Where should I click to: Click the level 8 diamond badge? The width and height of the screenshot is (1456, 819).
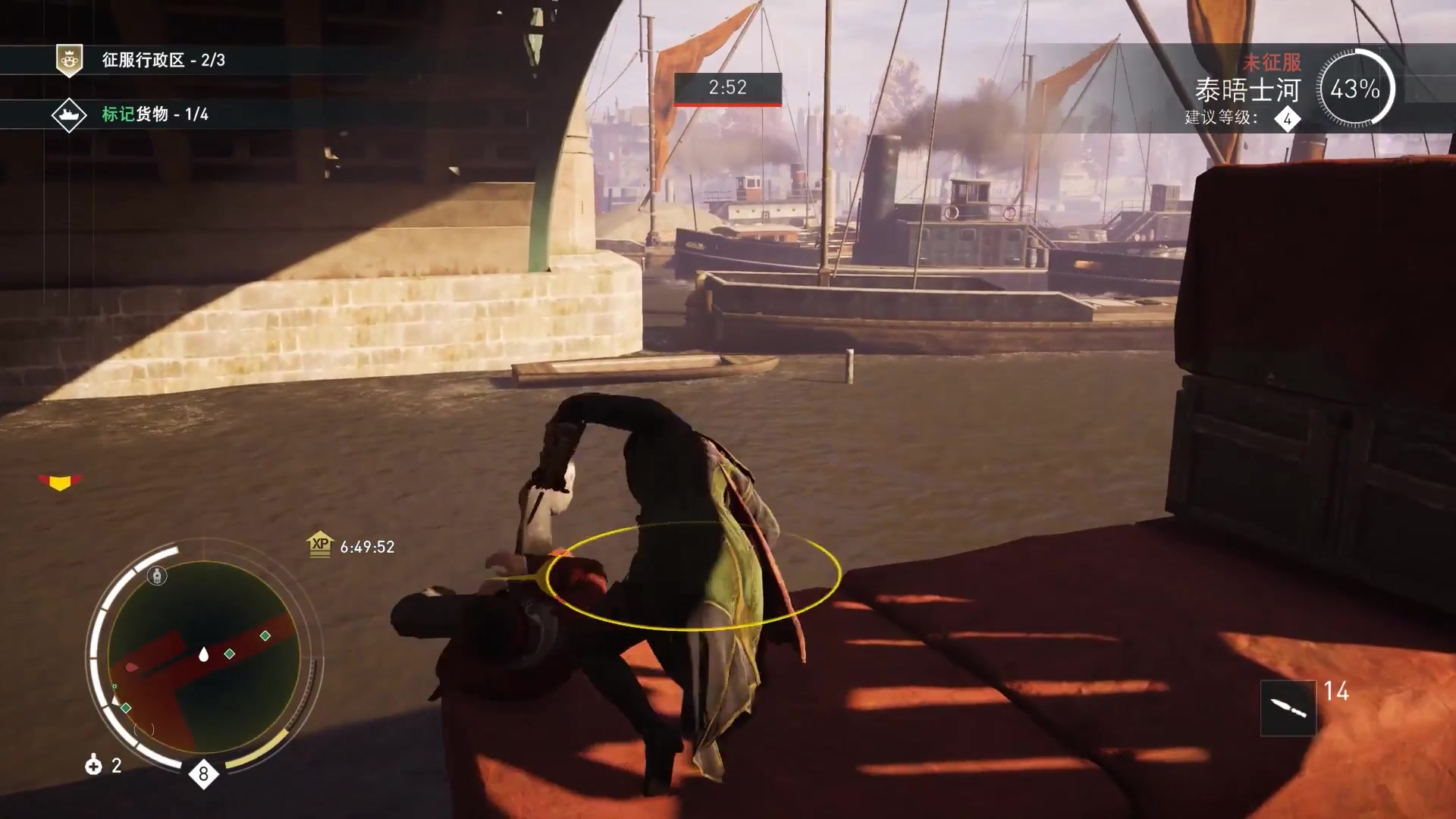click(203, 774)
